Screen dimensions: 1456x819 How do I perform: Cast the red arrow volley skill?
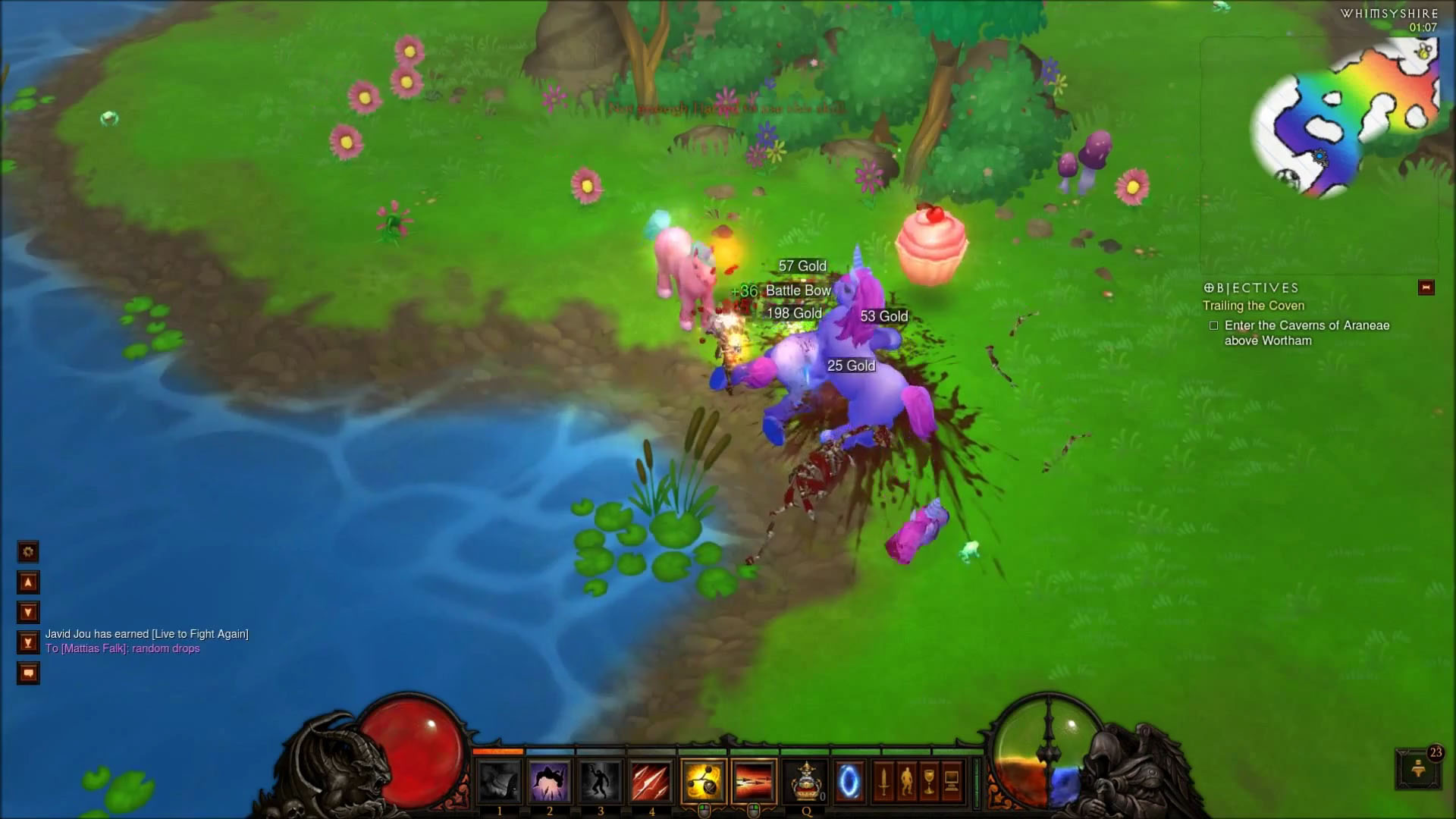tap(651, 781)
